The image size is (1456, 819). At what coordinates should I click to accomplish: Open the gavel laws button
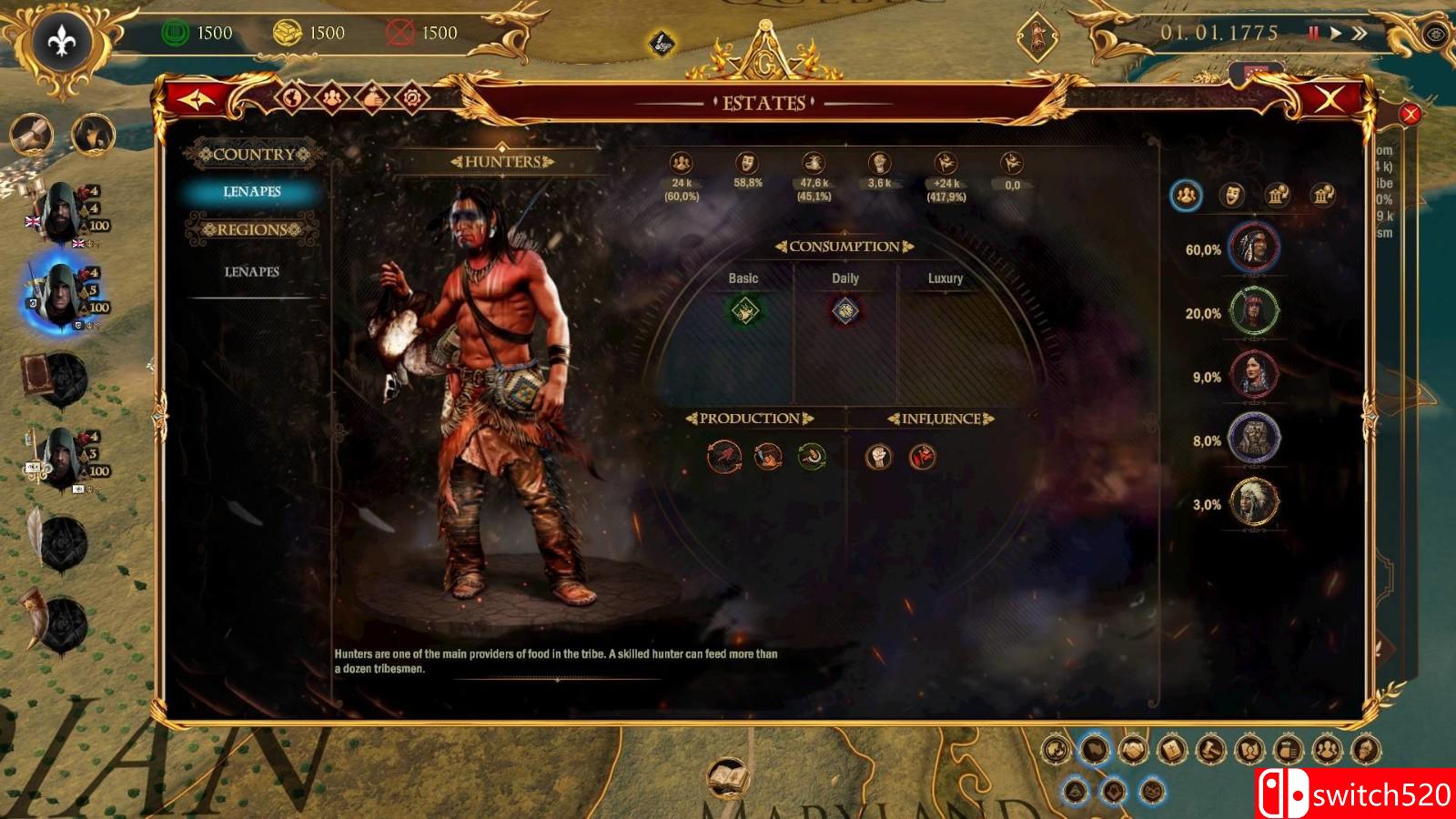[x=1210, y=750]
